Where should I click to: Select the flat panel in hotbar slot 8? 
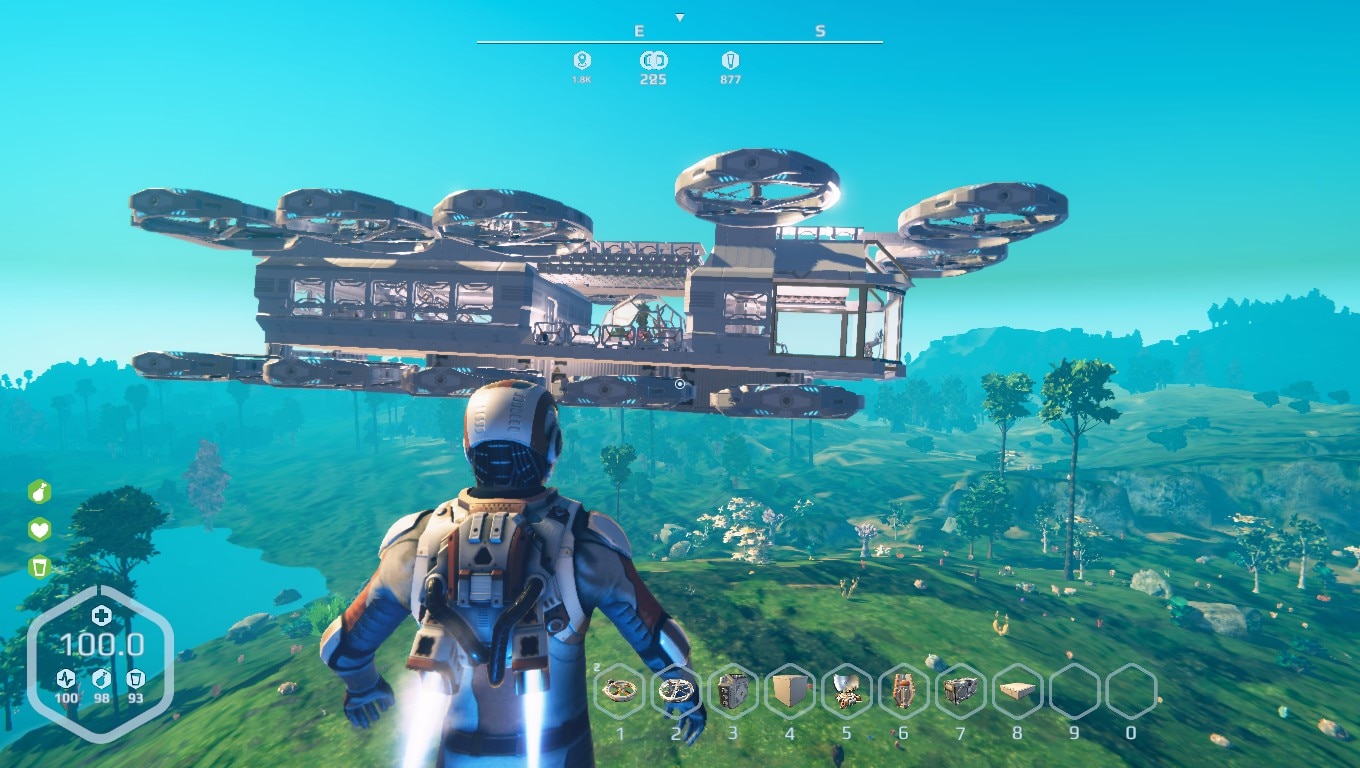coord(1016,690)
